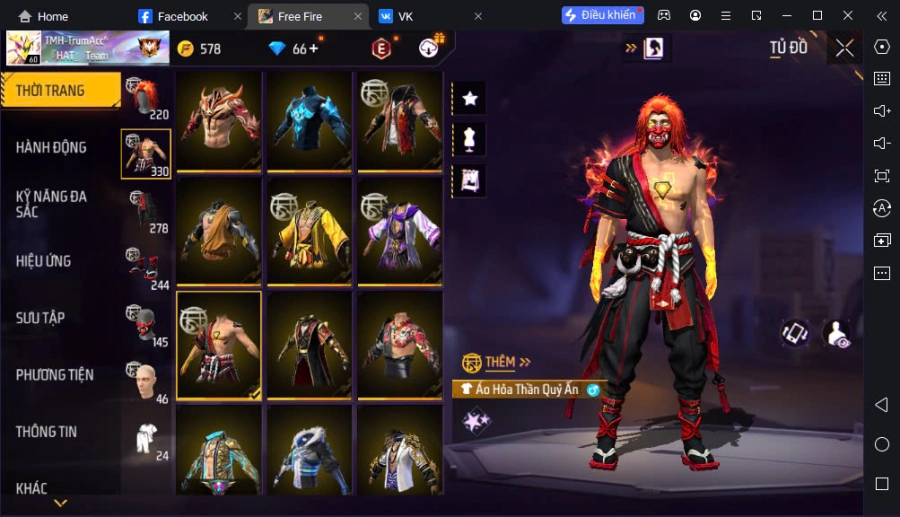Close the wardrobe with the X button
This screenshot has height=517, width=900.
[845, 48]
